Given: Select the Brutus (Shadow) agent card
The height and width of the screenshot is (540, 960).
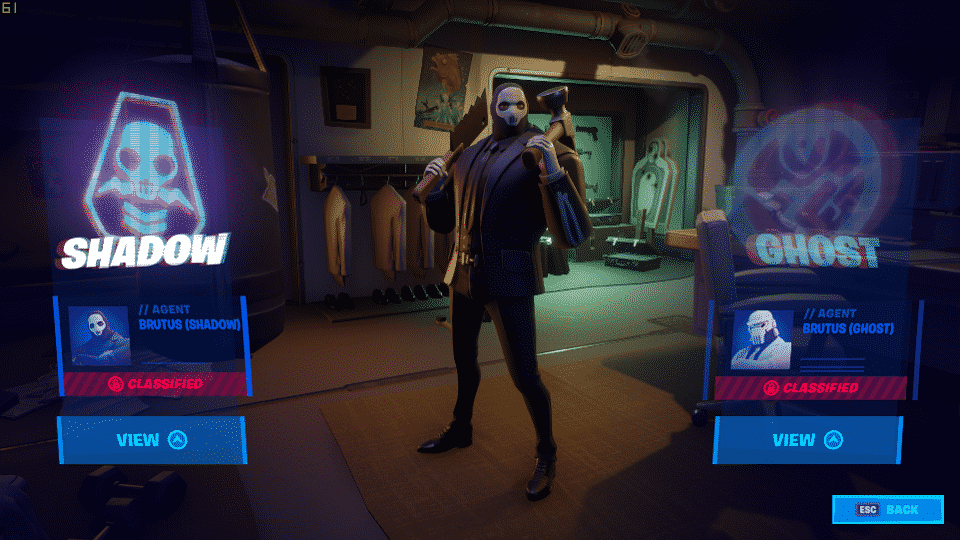Looking at the screenshot, I should 152,335.
